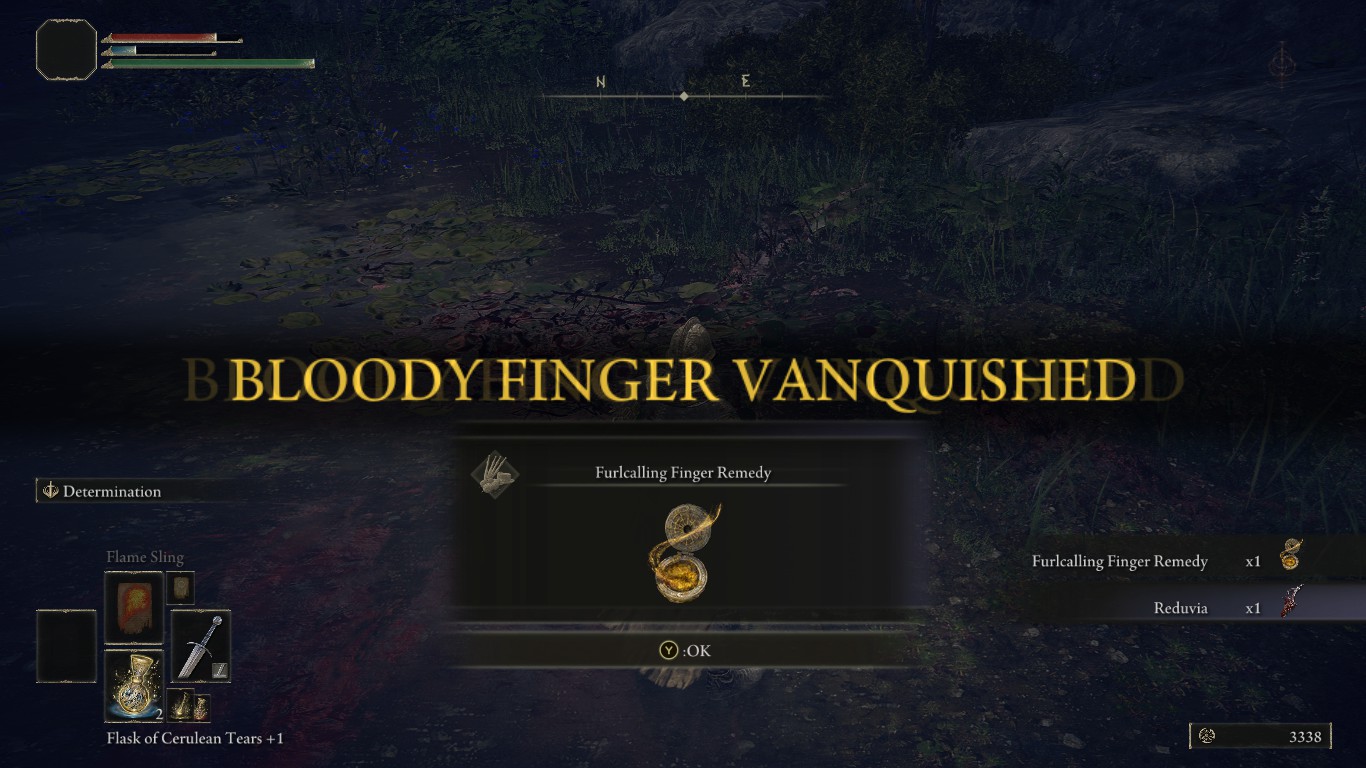Screen dimensions: 1366x768
Task: Click the equipped sword weapon icon
Action: click(x=199, y=646)
